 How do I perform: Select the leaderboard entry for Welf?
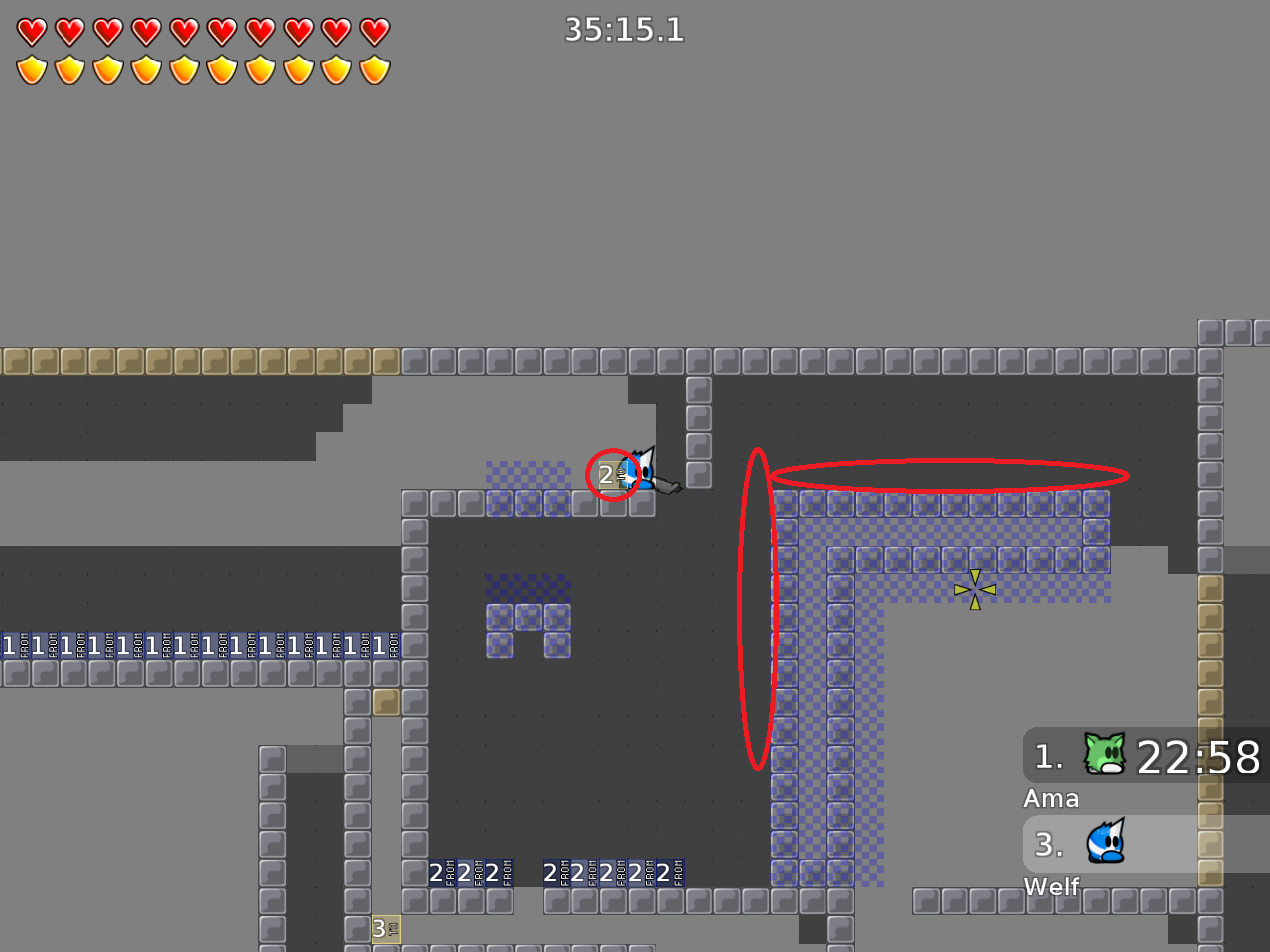tap(1054, 887)
